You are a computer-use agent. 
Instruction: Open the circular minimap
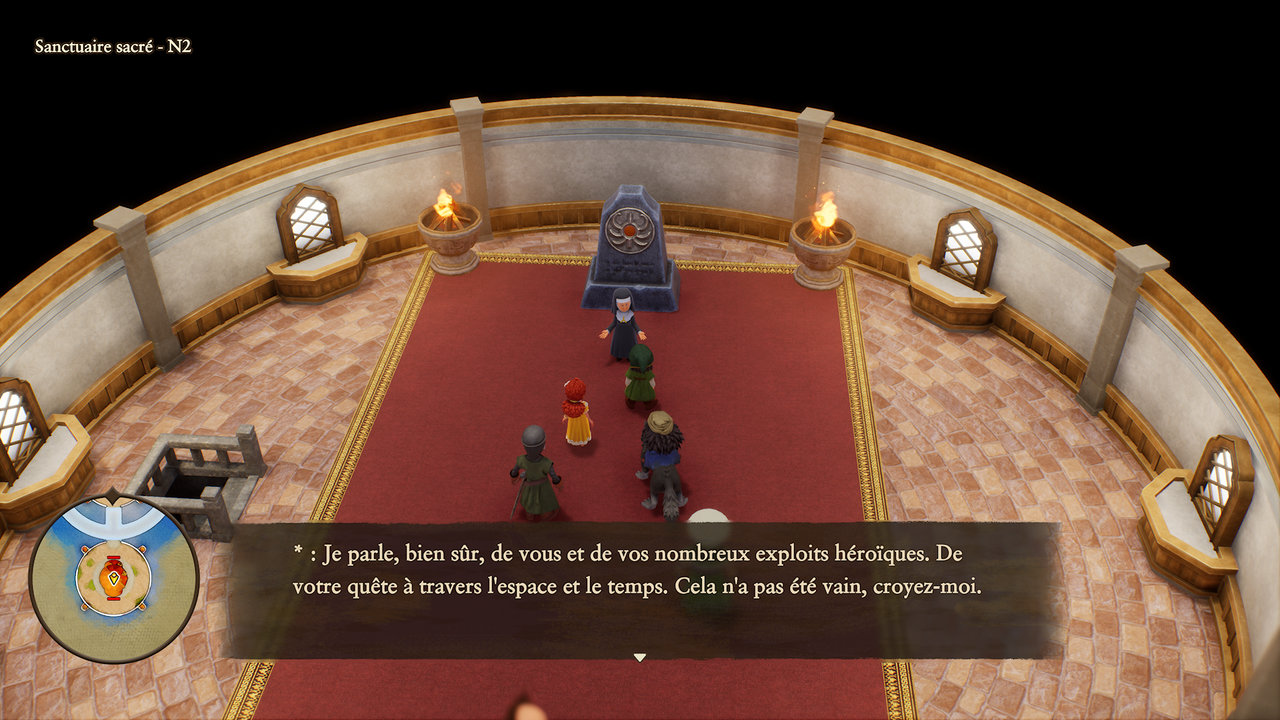tap(113, 578)
